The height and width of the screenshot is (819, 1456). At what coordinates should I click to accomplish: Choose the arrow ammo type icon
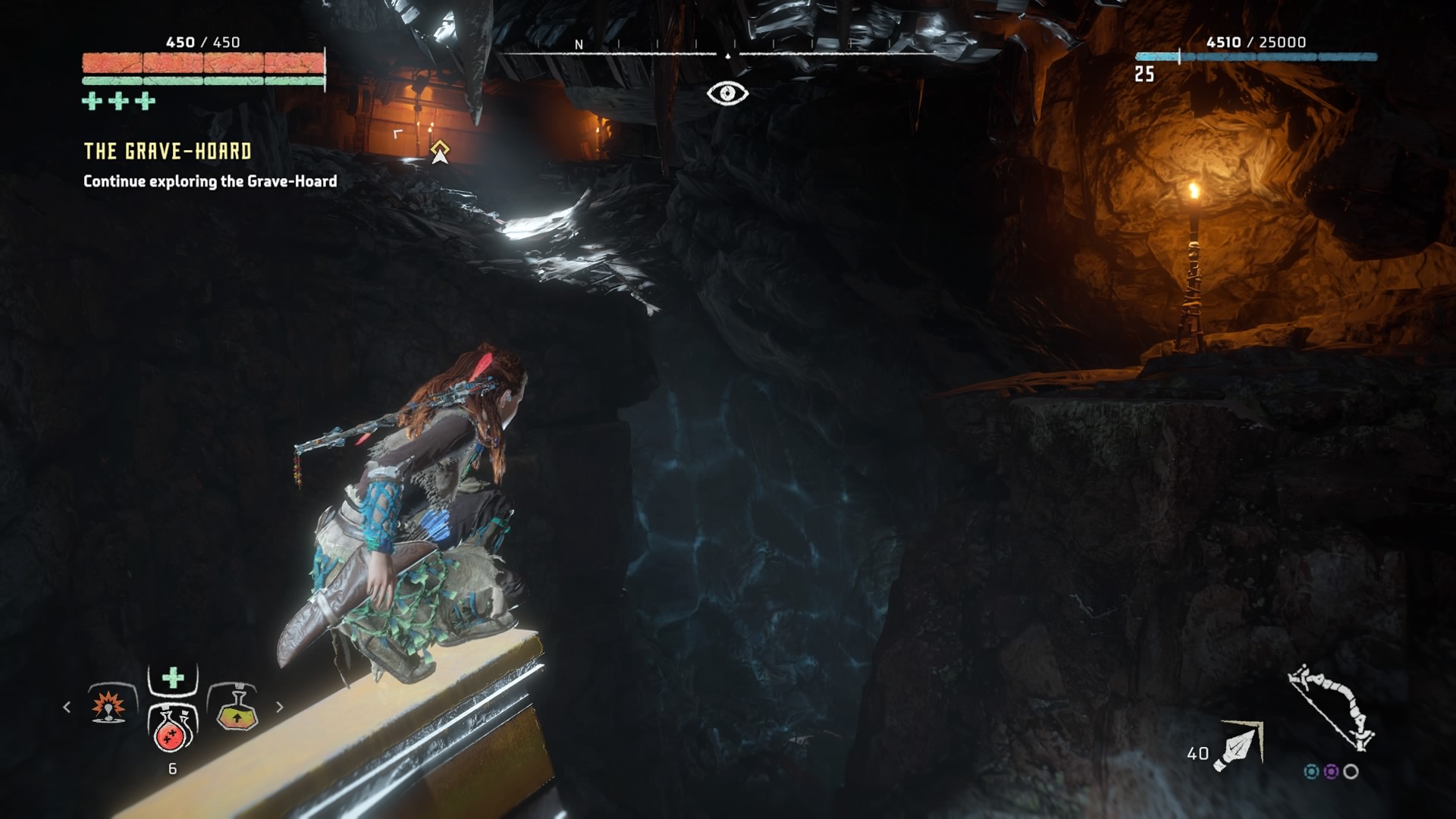click(x=1238, y=747)
